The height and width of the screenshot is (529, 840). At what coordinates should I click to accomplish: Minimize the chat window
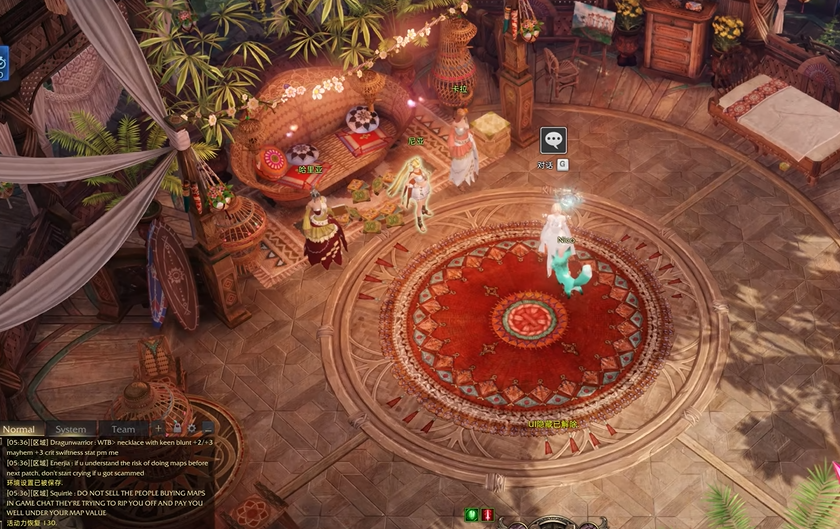pos(208,429)
